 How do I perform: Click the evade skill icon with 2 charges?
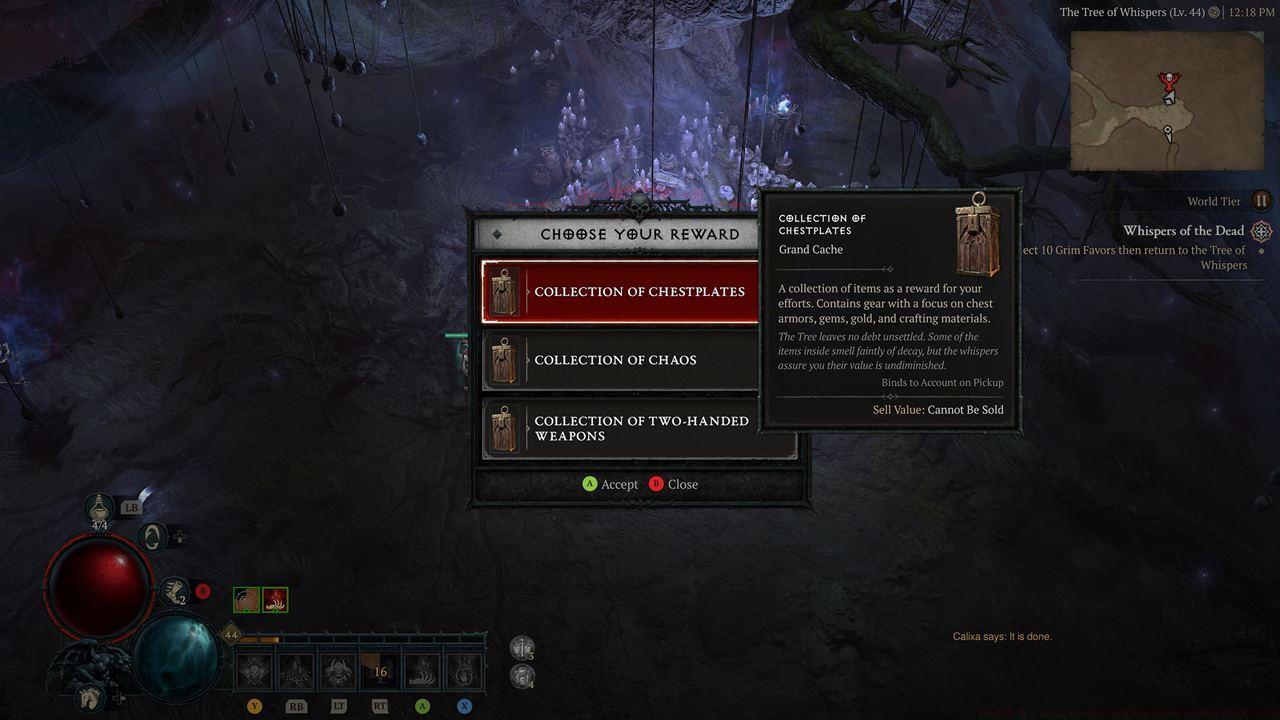[x=174, y=593]
